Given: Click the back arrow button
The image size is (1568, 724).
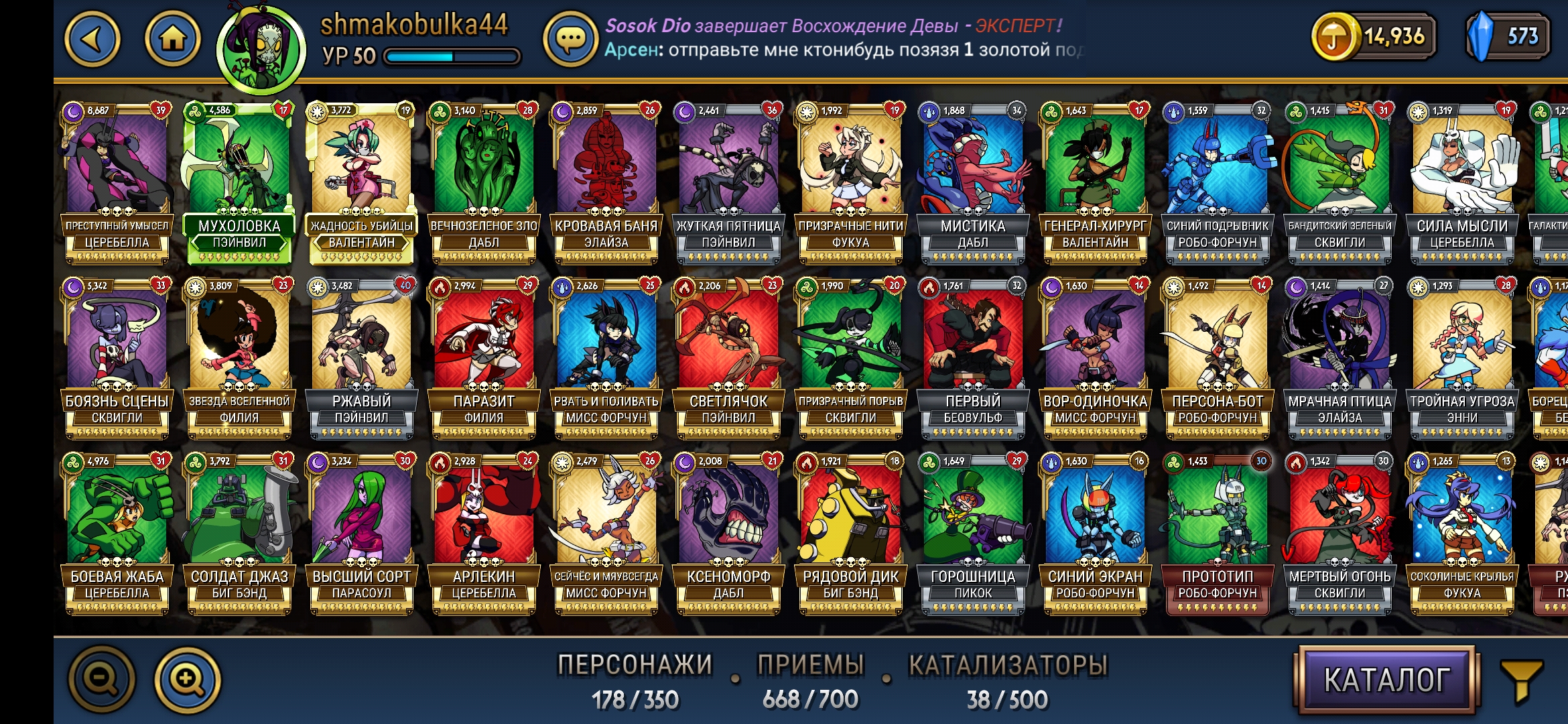Looking at the screenshot, I should click(93, 38).
